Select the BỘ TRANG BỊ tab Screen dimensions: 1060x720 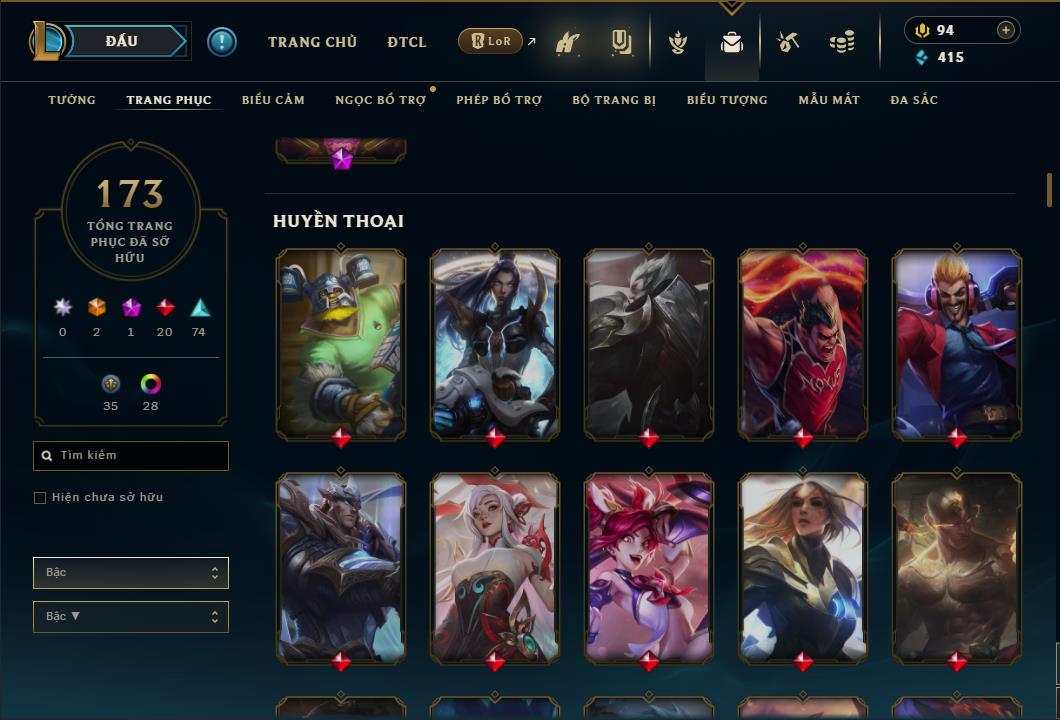click(614, 100)
